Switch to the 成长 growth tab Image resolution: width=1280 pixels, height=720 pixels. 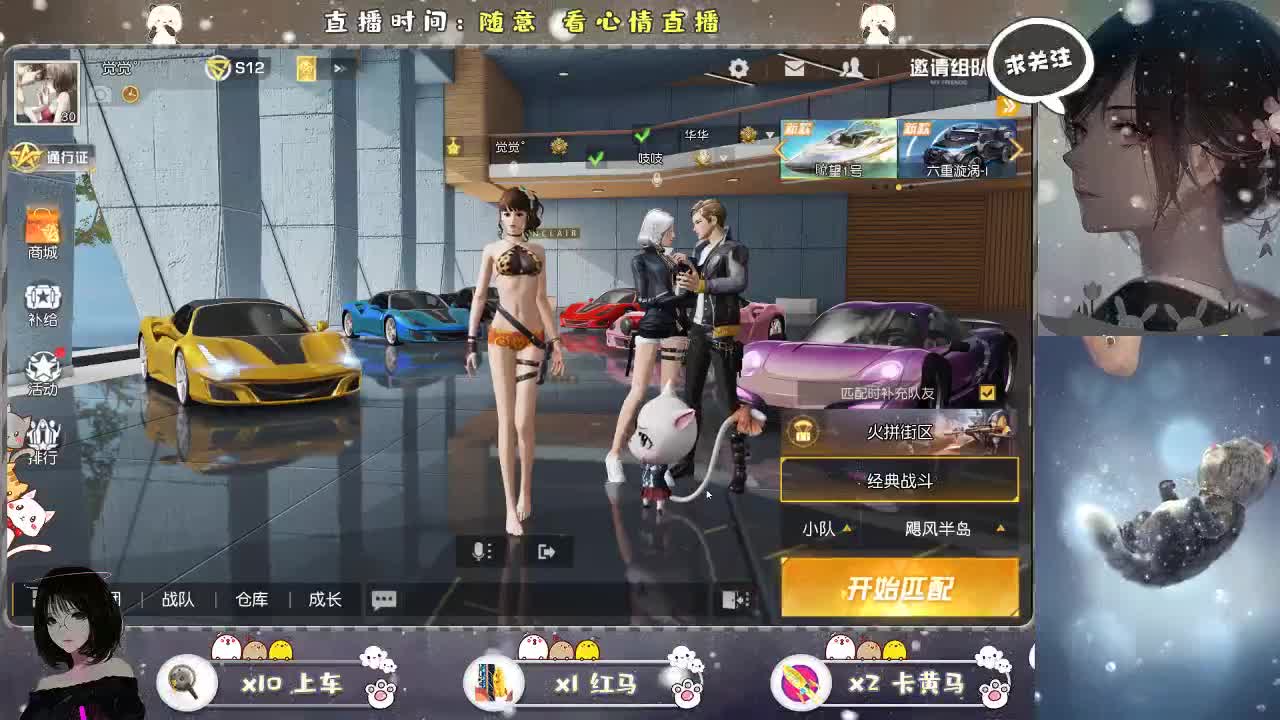point(324,600)
